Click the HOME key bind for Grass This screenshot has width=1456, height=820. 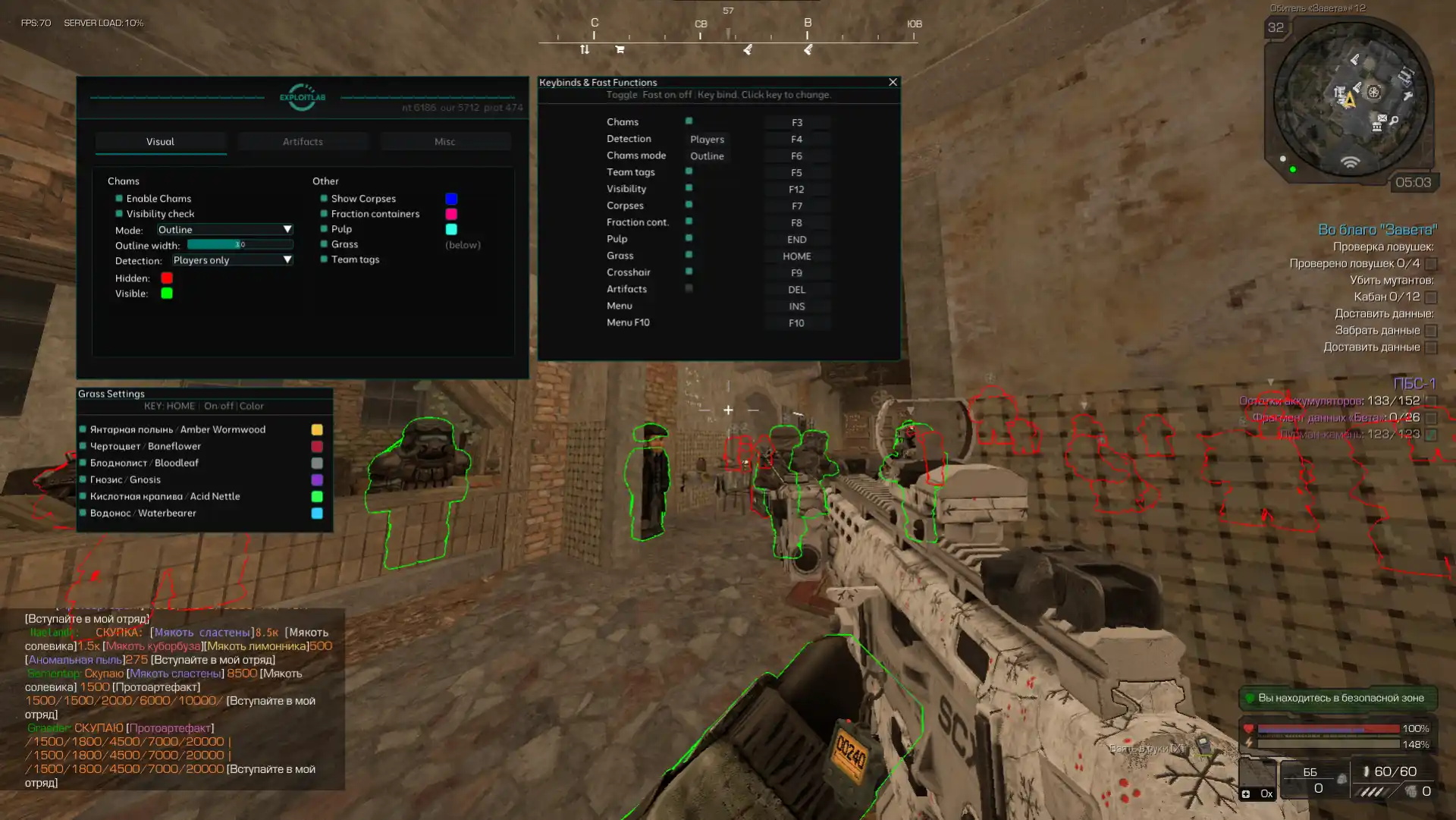point(796,256)
